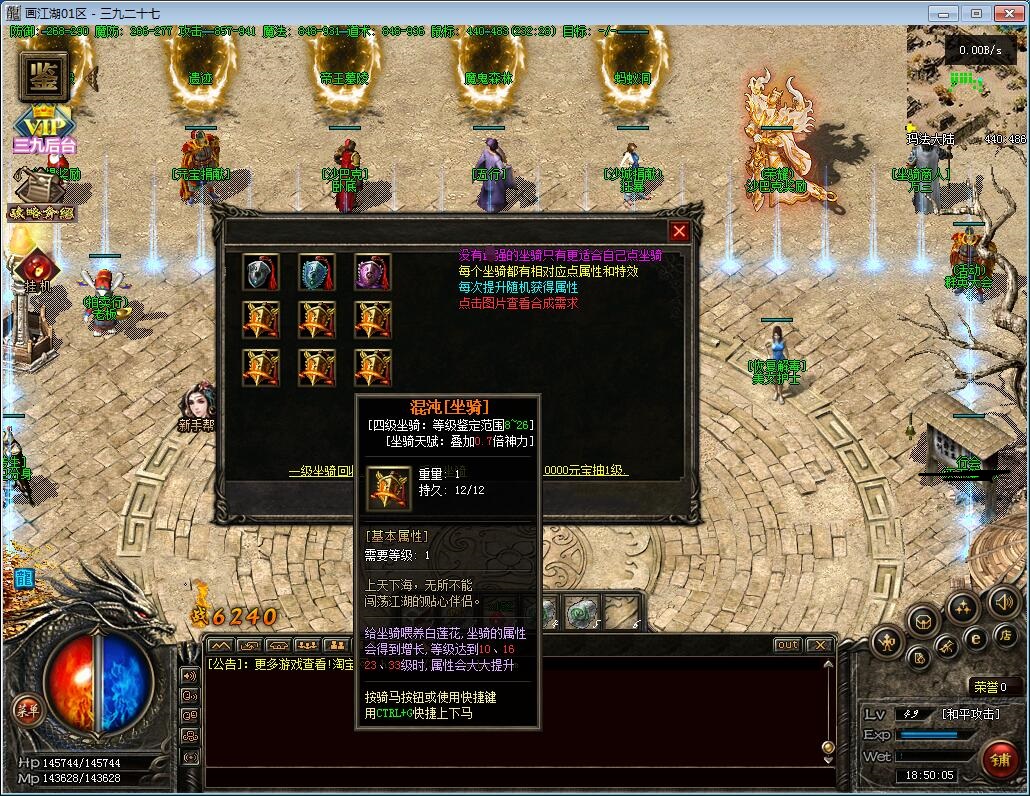
Task: Select the blue-gray mount armor icon
Action: 261,272
